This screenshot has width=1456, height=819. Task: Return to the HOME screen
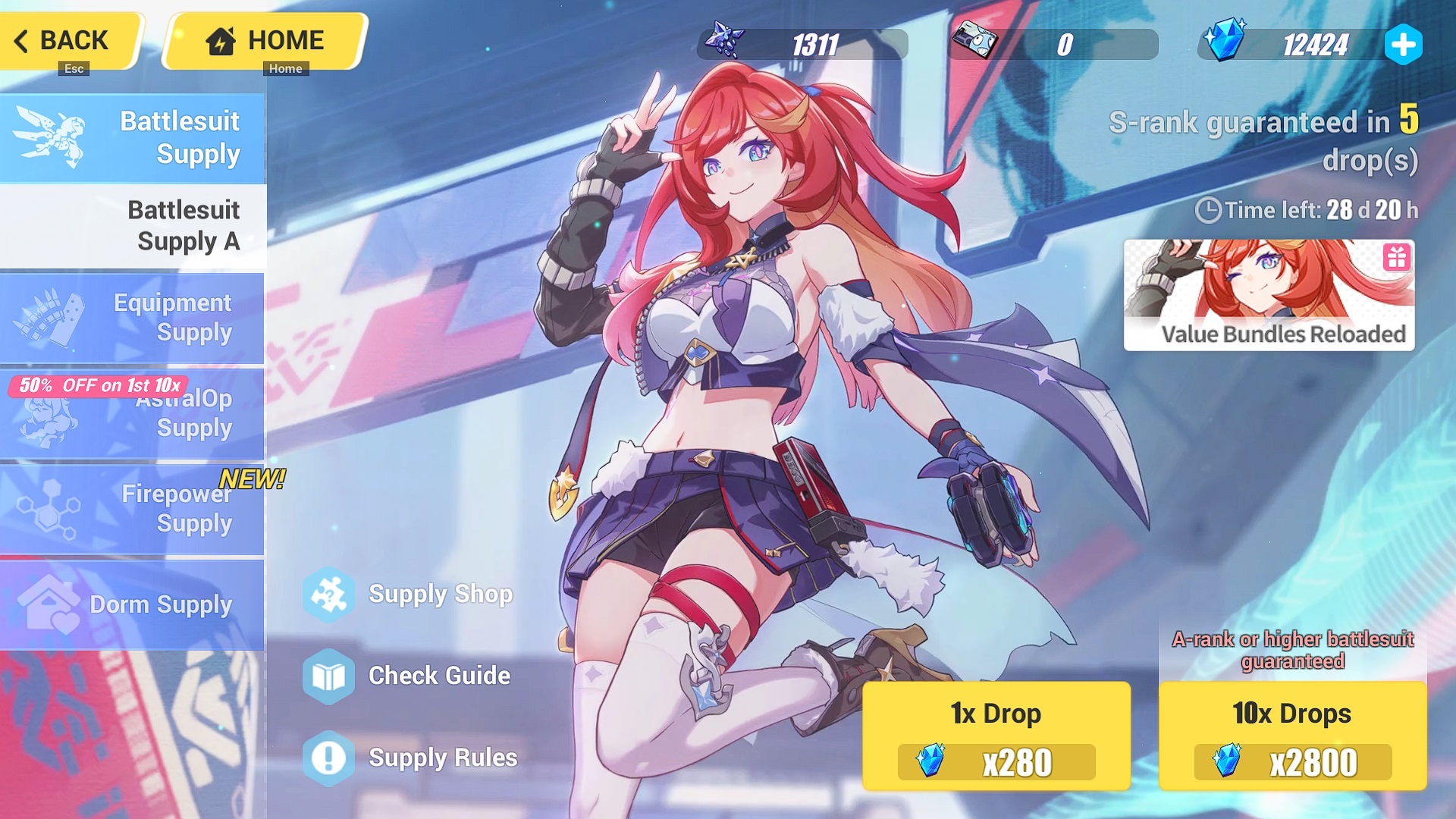(x=265, y=41)
